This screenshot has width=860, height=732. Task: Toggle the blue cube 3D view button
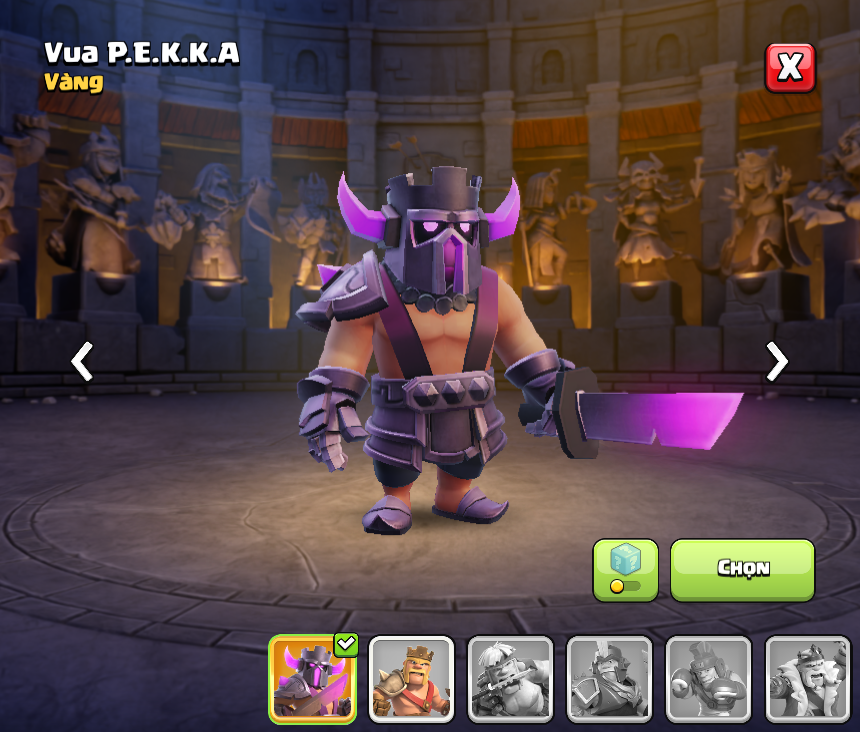pos(625,570)
